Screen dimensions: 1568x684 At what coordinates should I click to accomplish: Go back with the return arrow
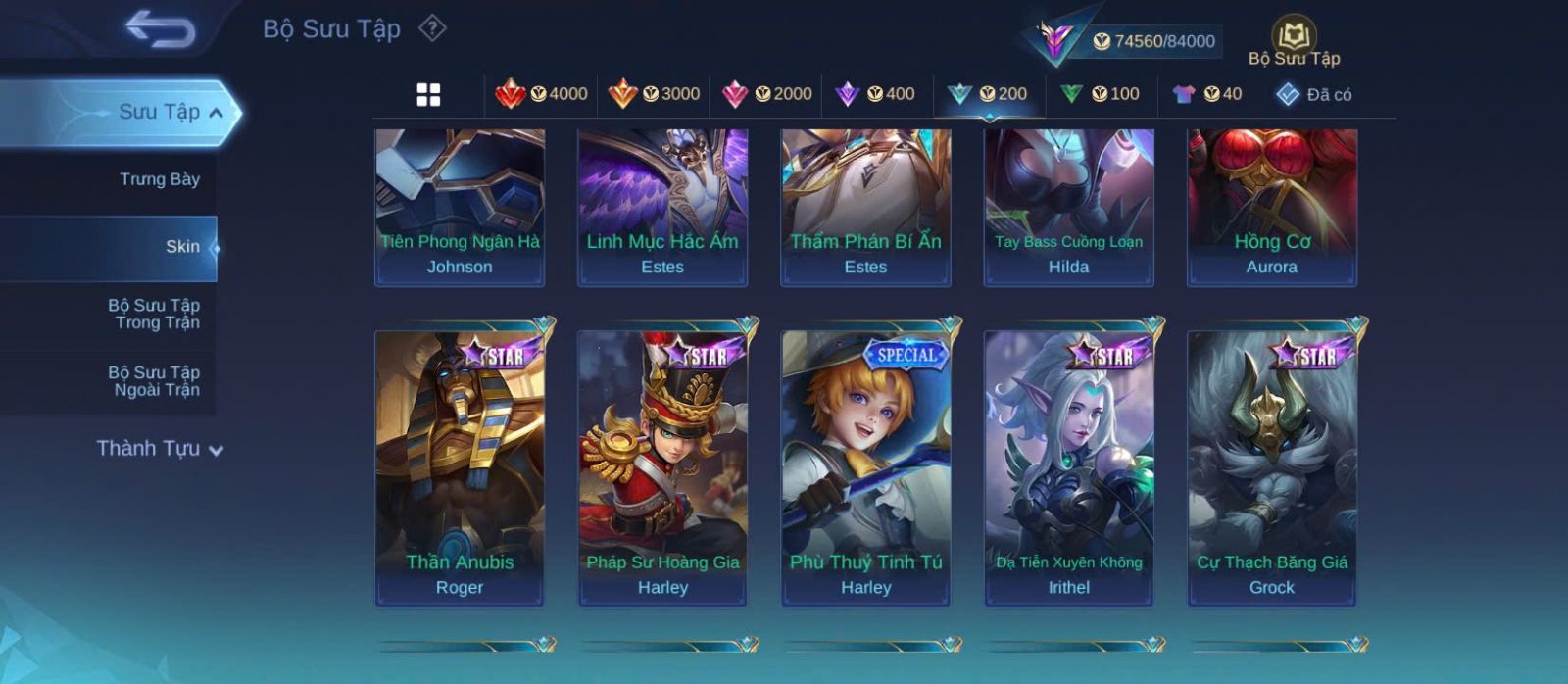(160, 29)
